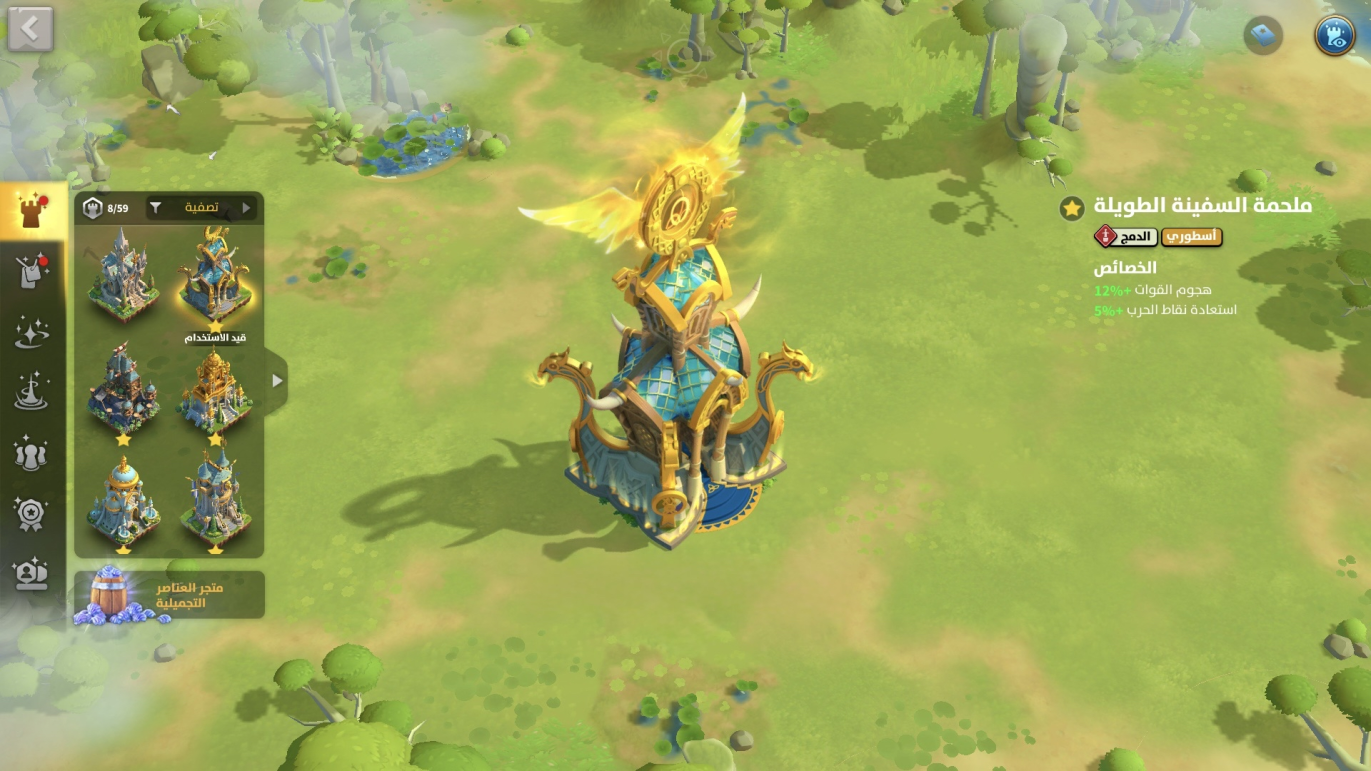1371x771 pixels.
Task: Toggle the favorite star beside the skin name
Action: 1072,208
